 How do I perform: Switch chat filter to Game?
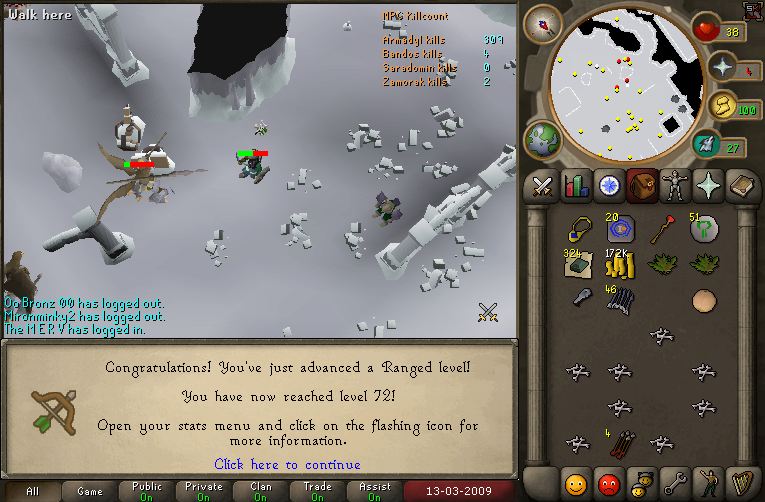point(90,492)
